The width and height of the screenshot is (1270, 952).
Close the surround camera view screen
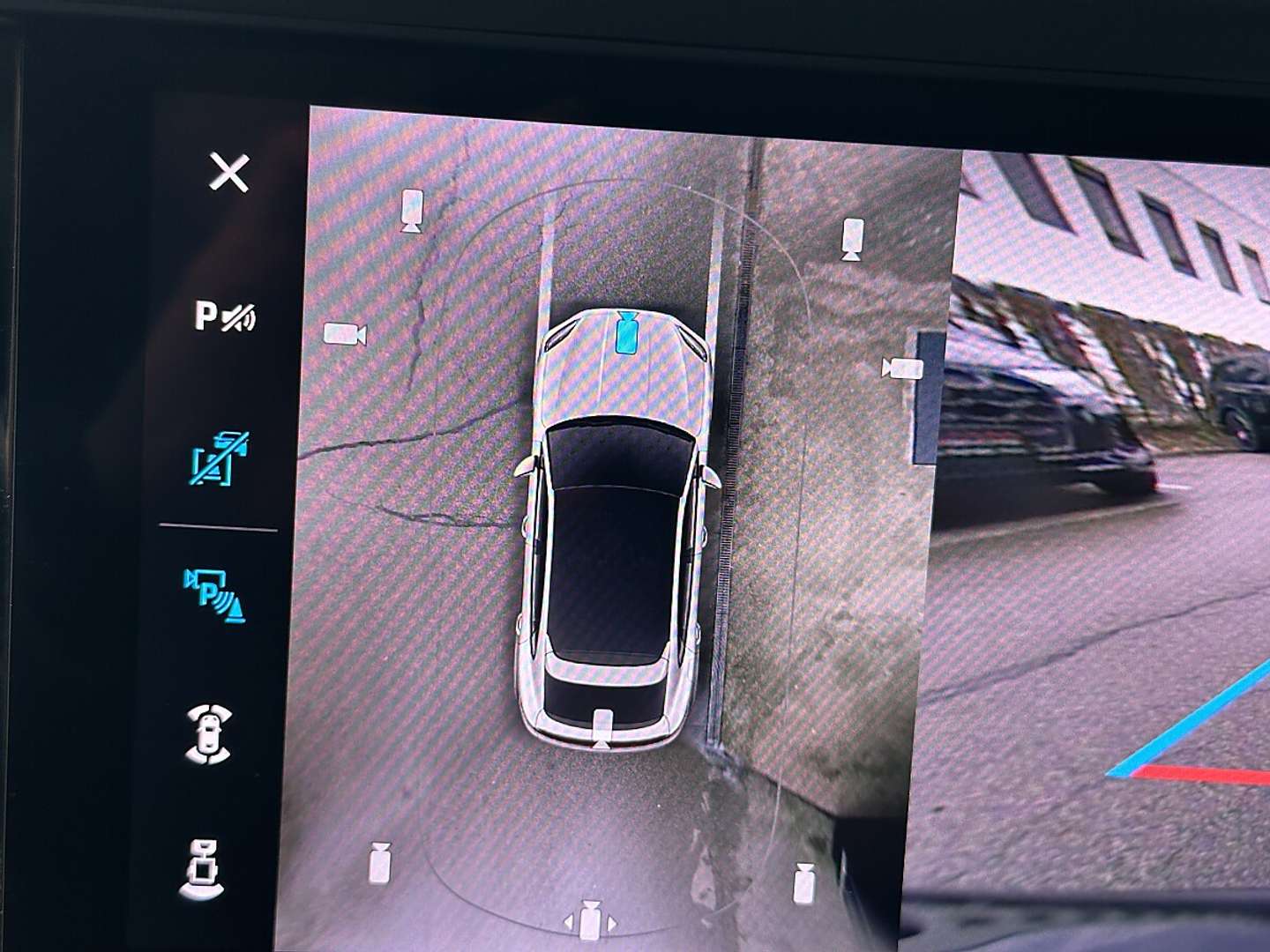pos(228,173)
